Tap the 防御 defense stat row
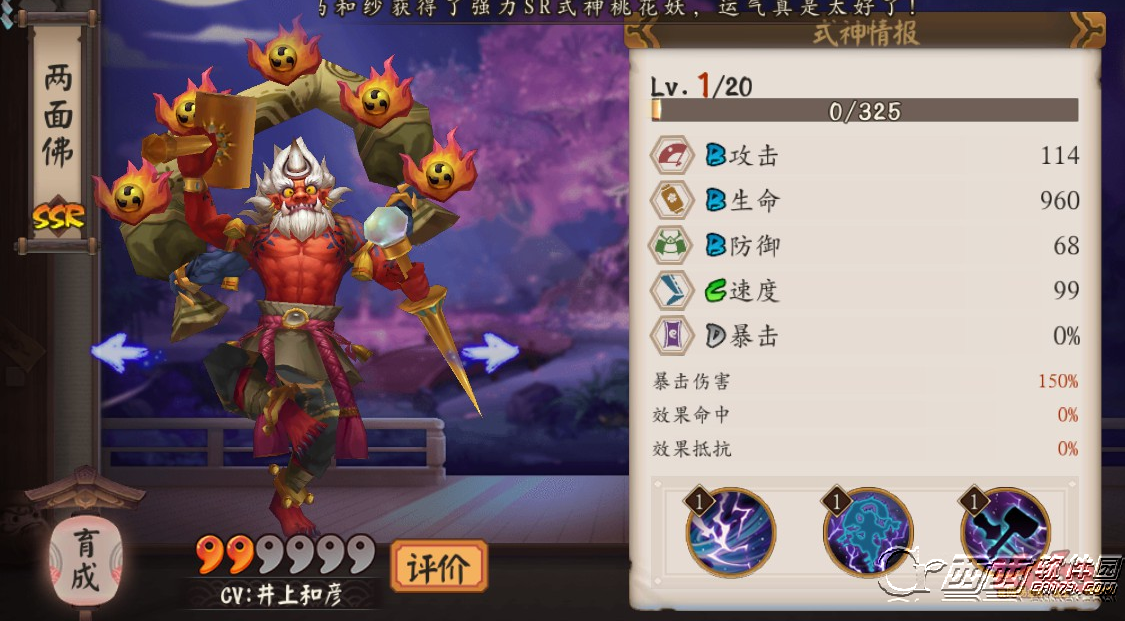Screen dimensions: 1125x621 (865, 246)
